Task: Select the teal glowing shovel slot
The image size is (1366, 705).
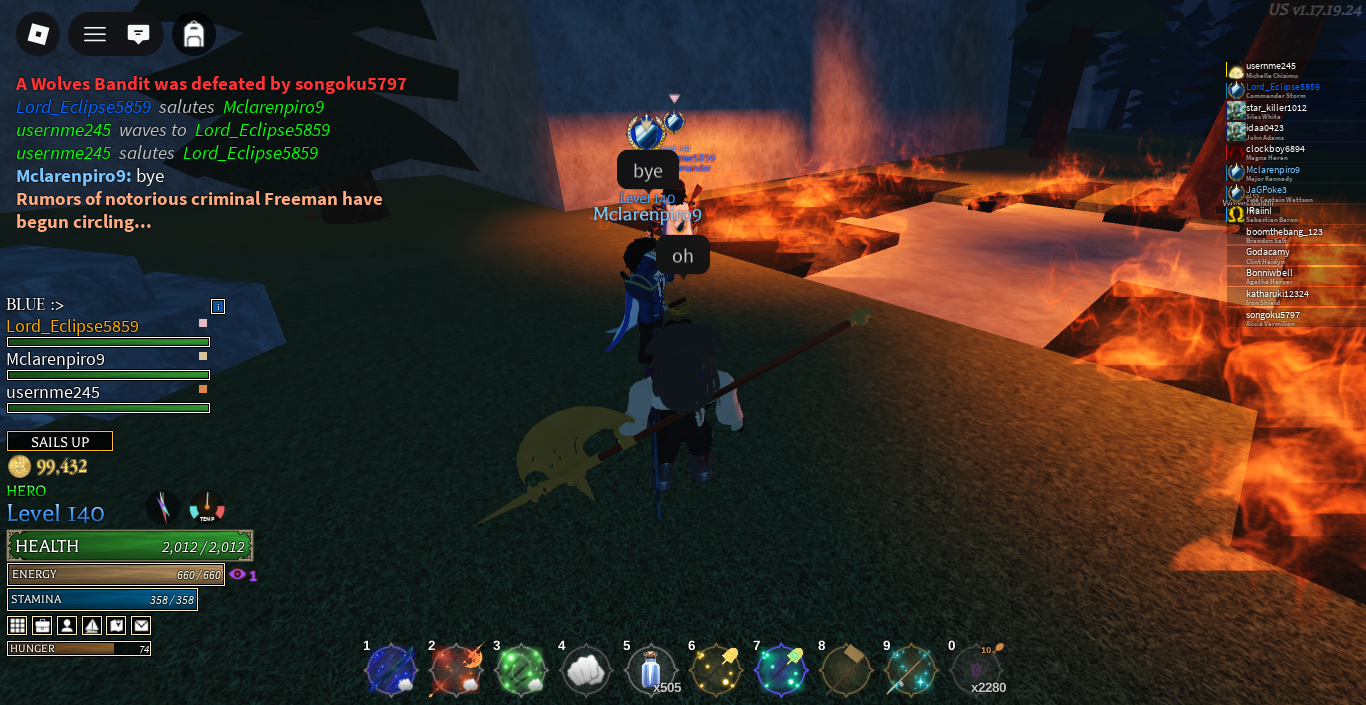Action: point(781,670)
